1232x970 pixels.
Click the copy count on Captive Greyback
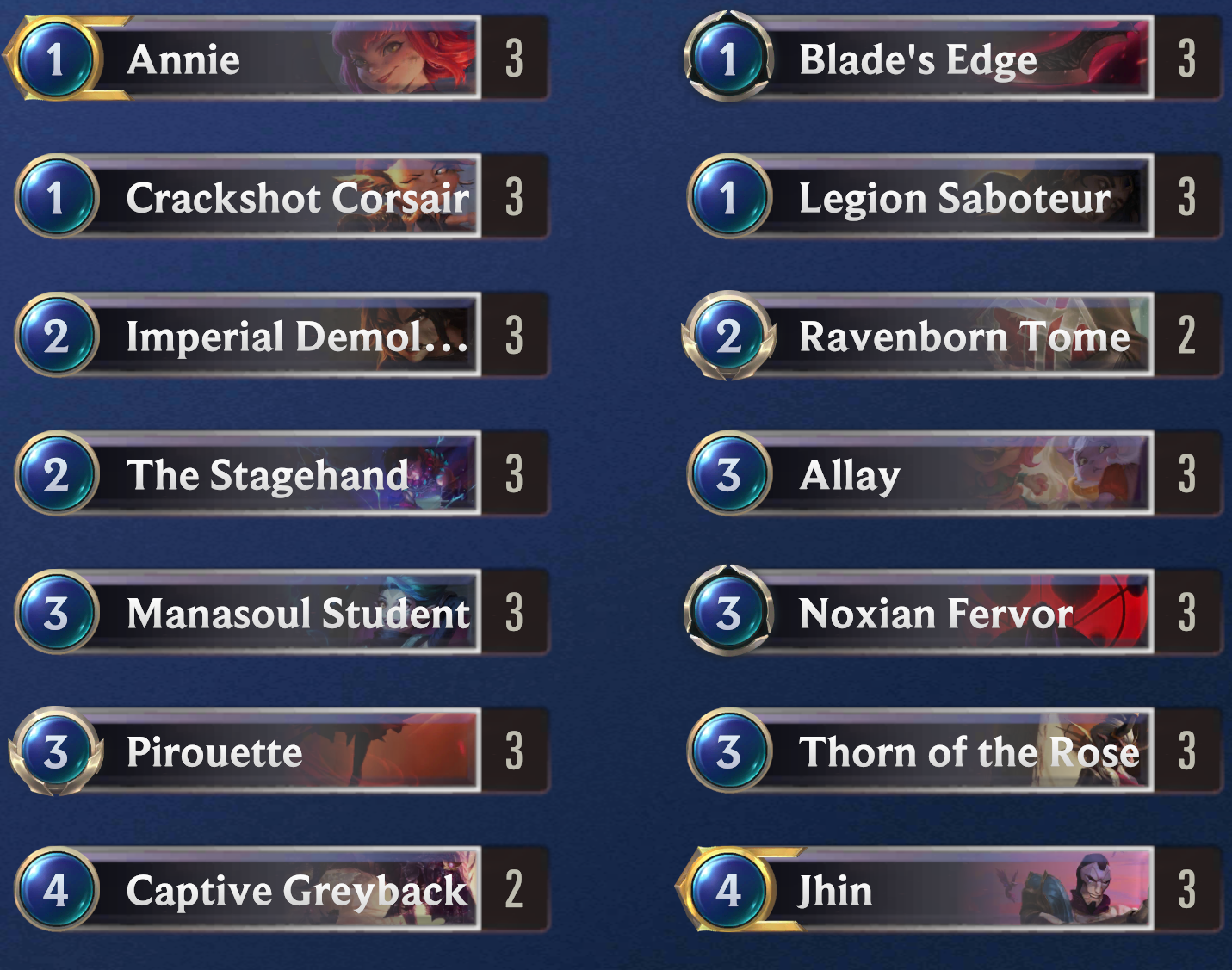click(x=513, y=891)
